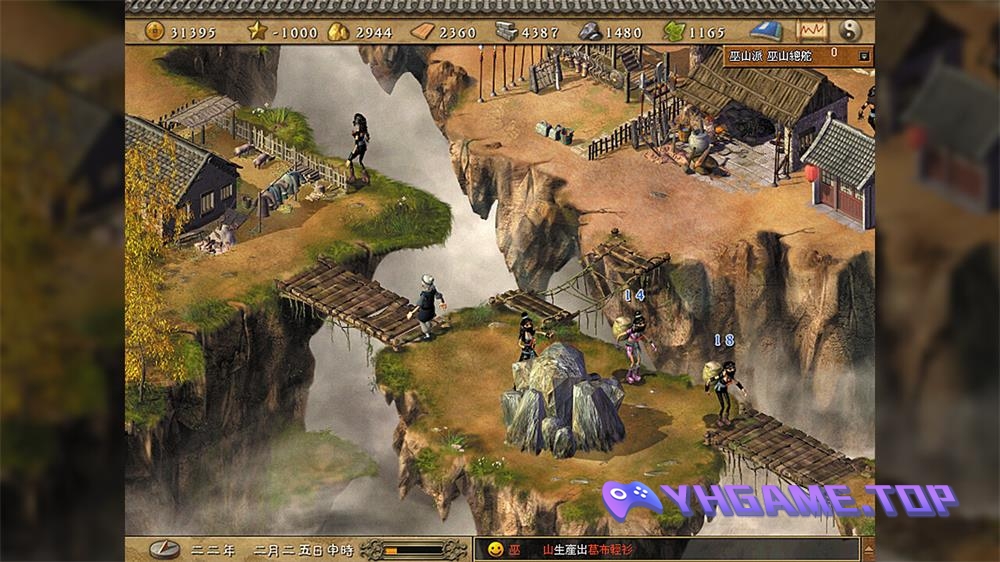Open the blue book icon
The image size is (1000, 562).
click(x=766, y=31)
